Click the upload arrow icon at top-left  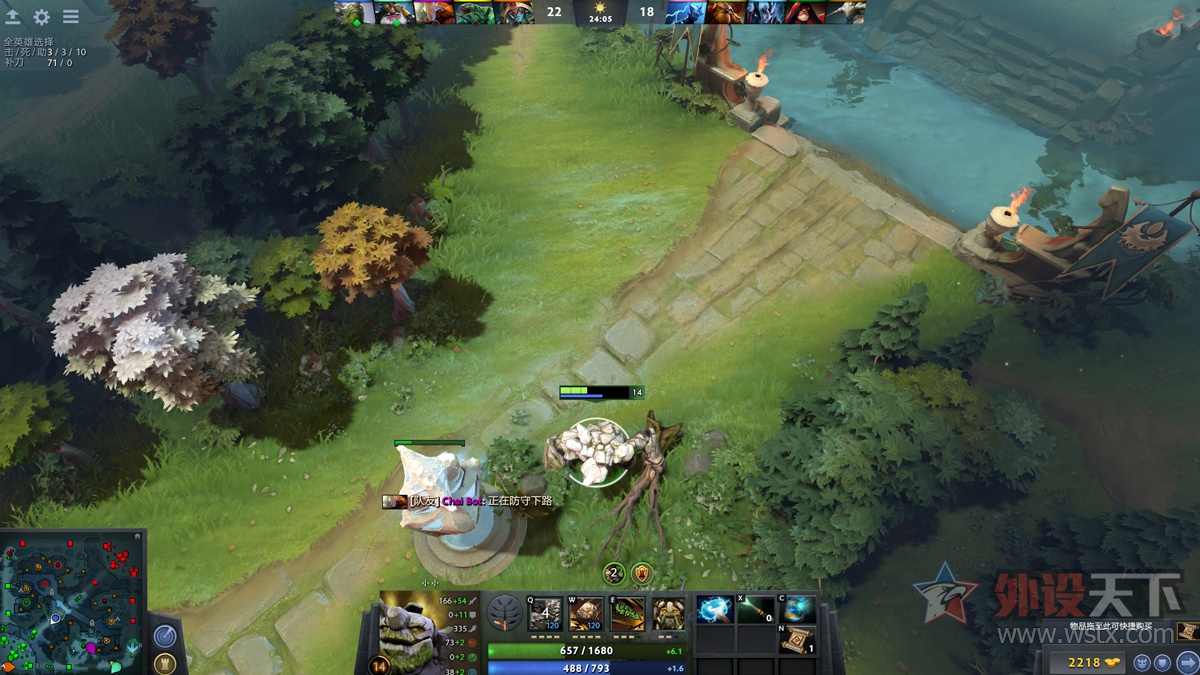tap(13, 17)
